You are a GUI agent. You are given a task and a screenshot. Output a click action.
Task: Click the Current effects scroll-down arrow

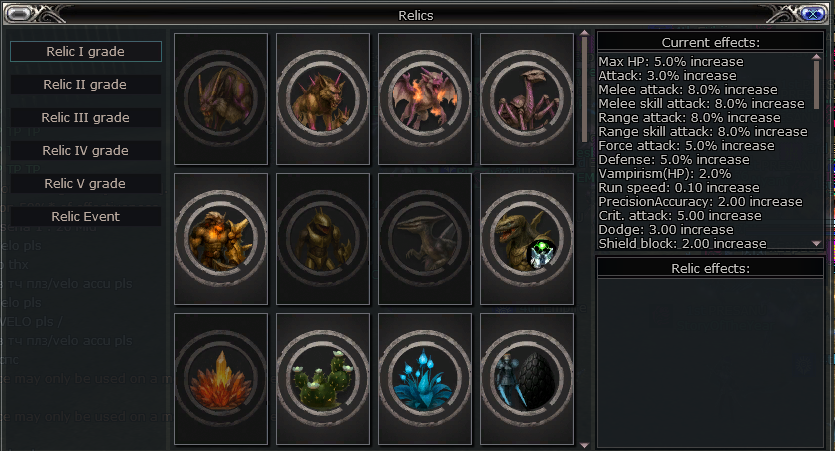pos(817,243)
